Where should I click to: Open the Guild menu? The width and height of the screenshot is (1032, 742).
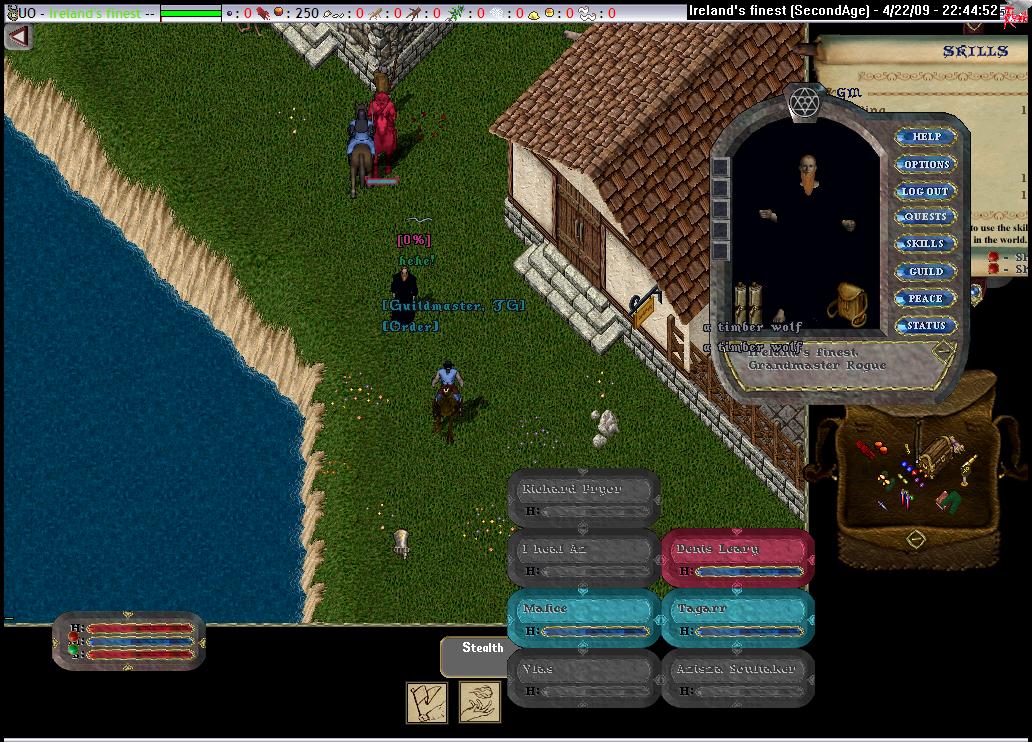click(925, 271)
